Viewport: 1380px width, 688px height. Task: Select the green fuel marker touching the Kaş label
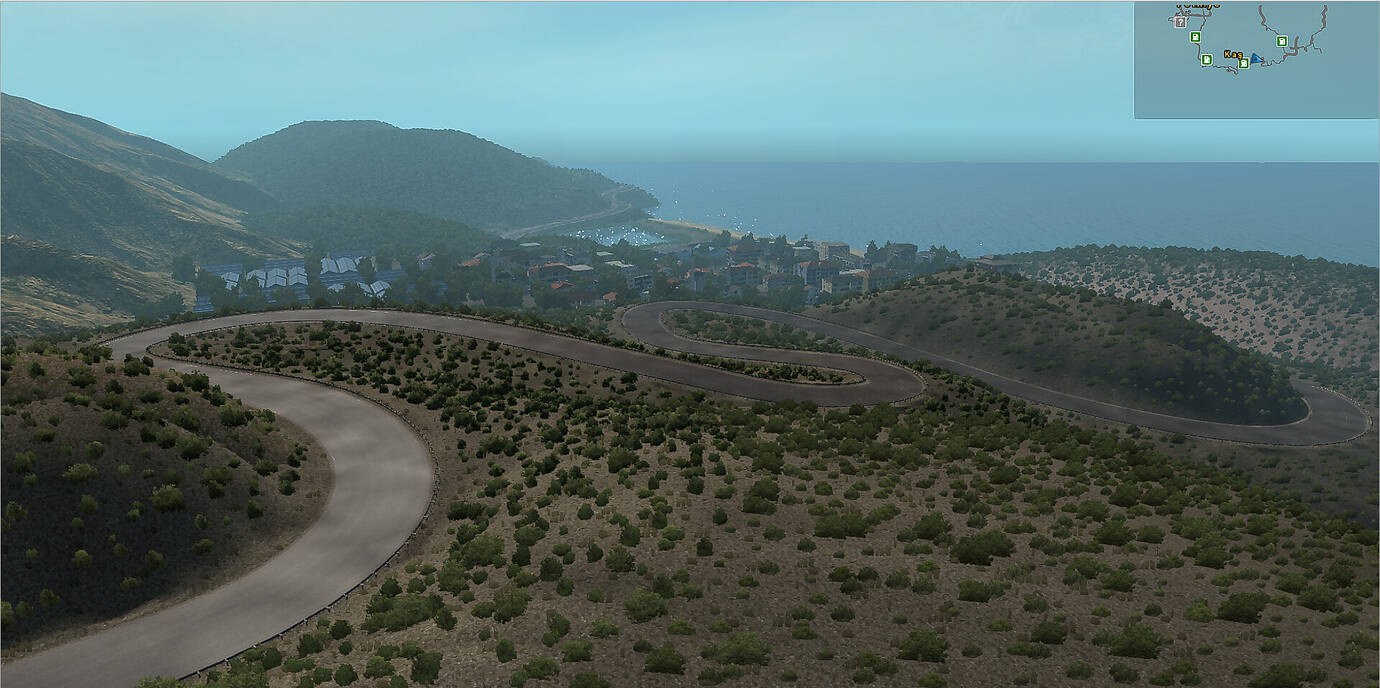(1243, 63)
